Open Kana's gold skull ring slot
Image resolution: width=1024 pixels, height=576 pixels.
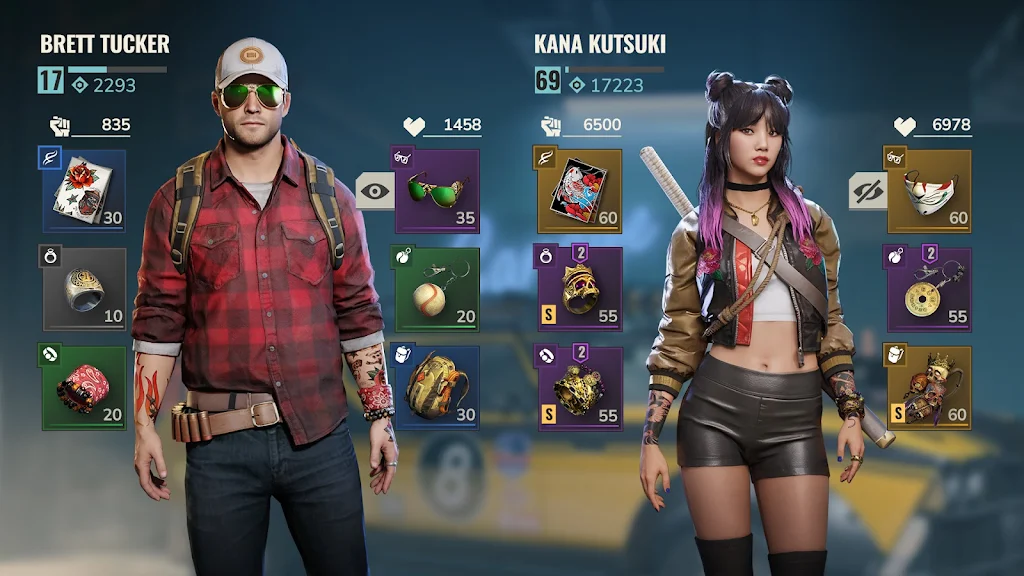pyautogui.click(x=580, y=289)
